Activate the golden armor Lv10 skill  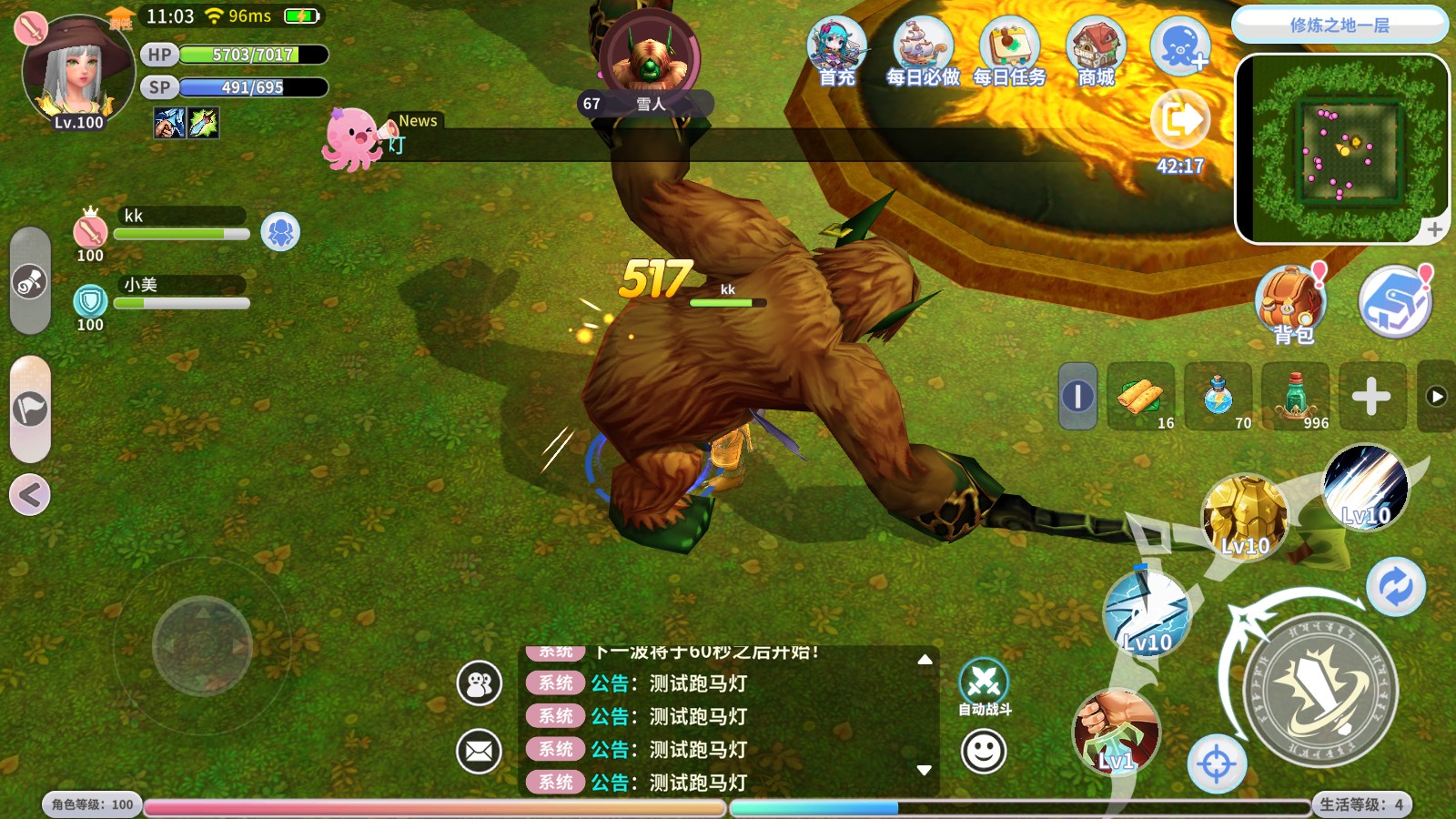pos(1244,517)
